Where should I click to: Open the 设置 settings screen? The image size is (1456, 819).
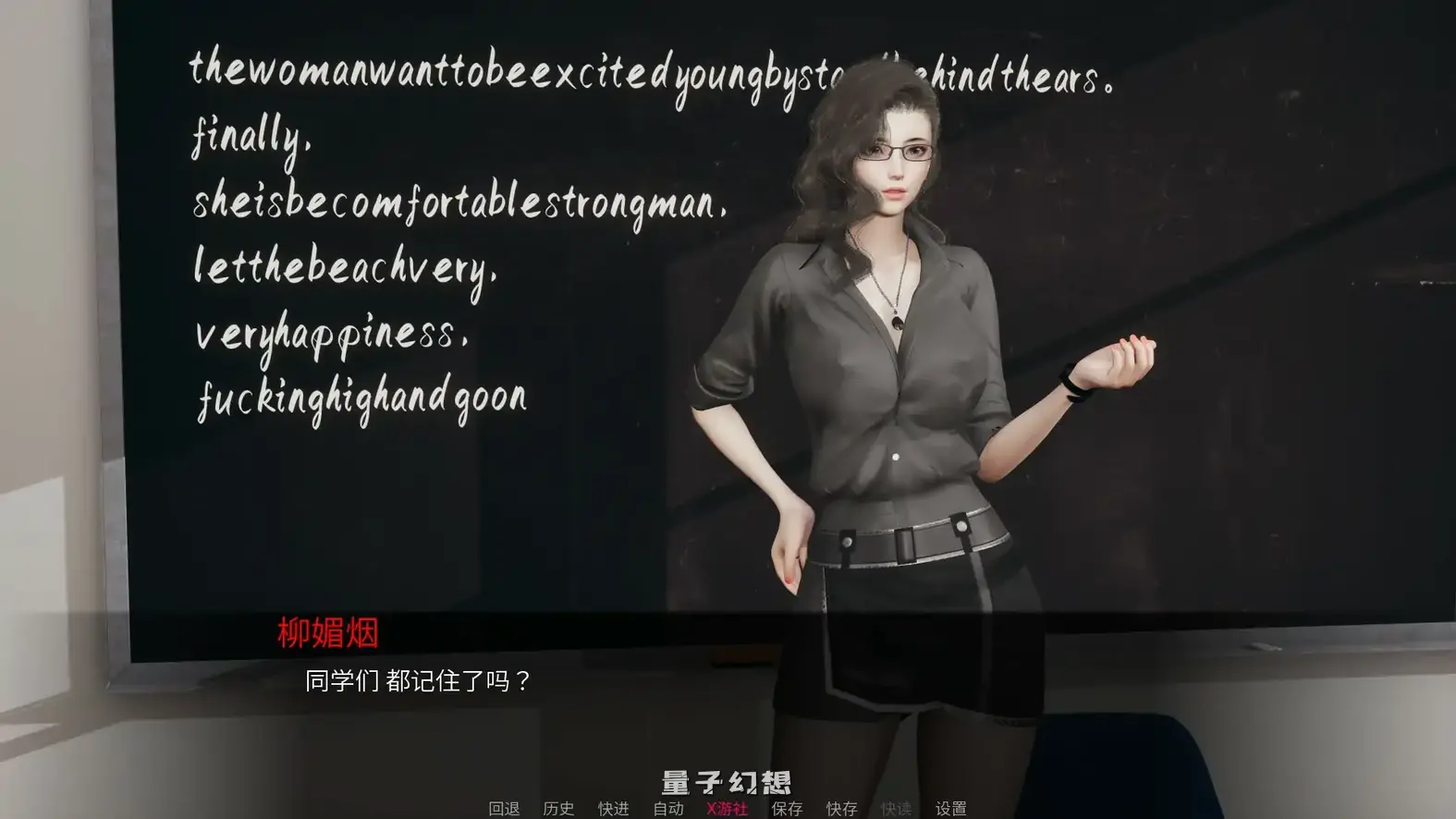tap(950, 807)
